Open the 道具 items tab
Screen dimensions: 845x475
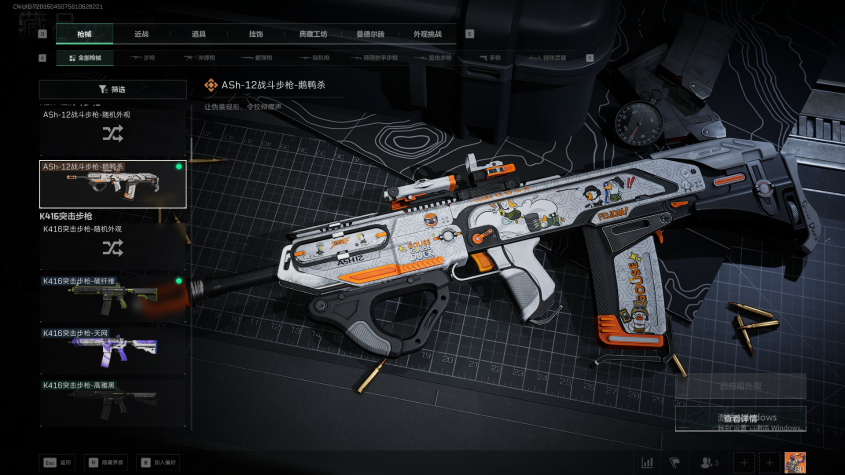click(x=199, y=34)
